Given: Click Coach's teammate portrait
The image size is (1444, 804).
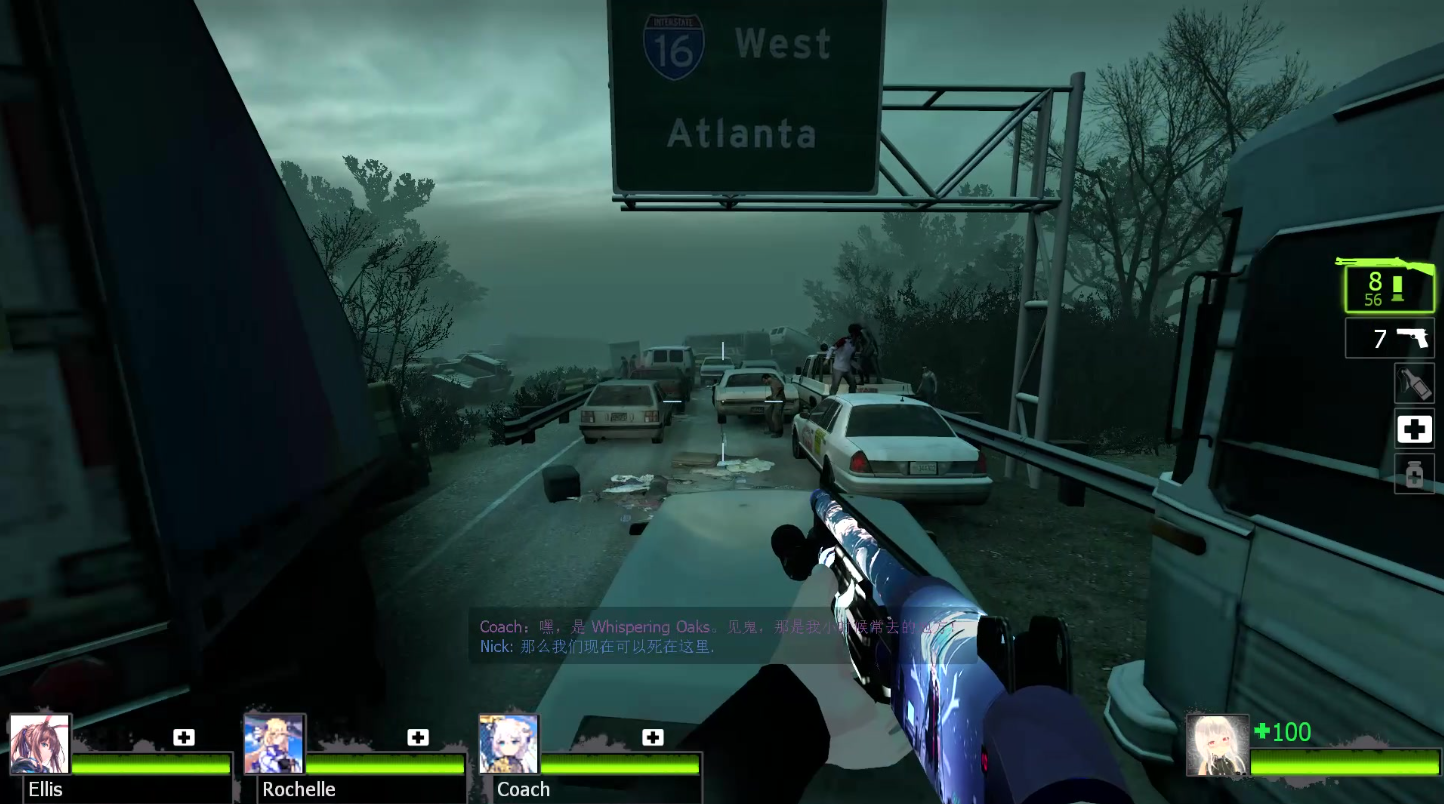Looking at the screenshot, I should (x=509, y=744).
